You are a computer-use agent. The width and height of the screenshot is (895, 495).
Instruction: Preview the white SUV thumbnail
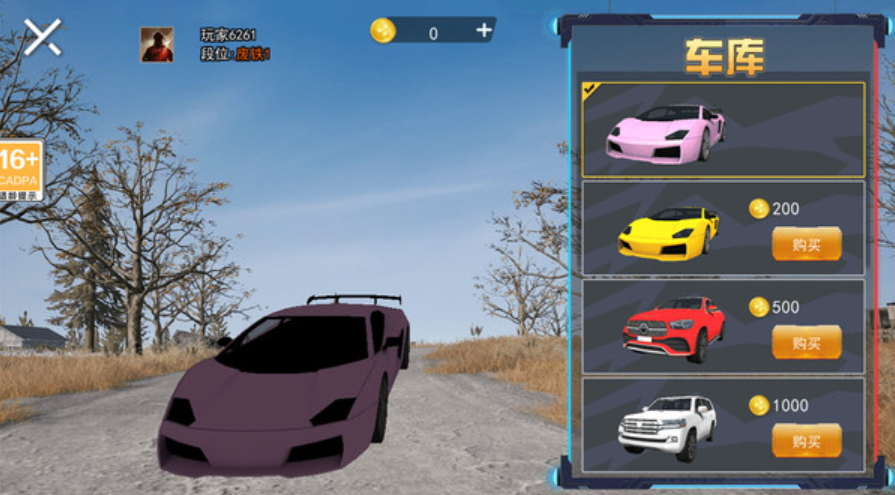667,425
